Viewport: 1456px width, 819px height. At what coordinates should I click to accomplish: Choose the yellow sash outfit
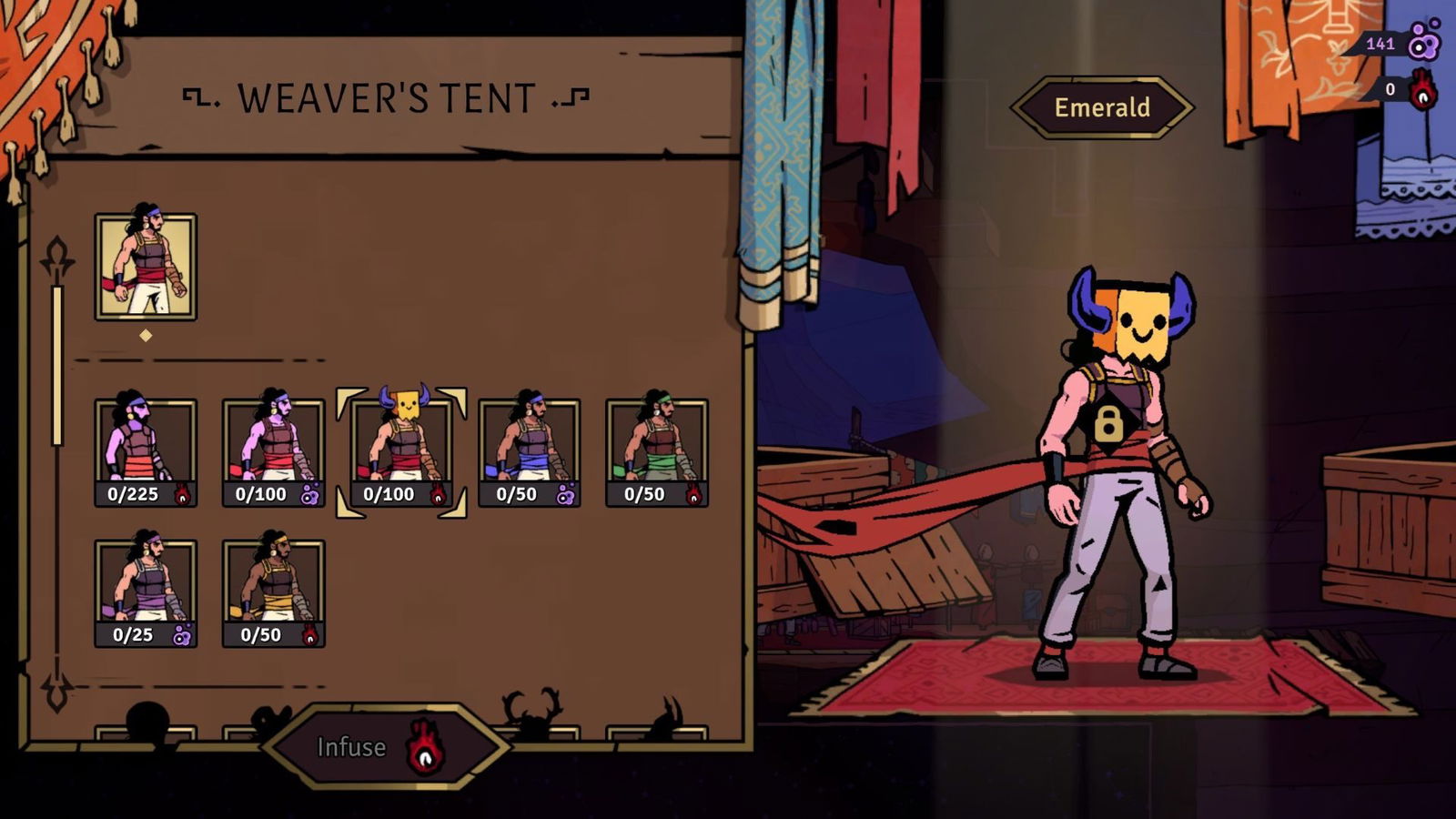coord(273,592)
